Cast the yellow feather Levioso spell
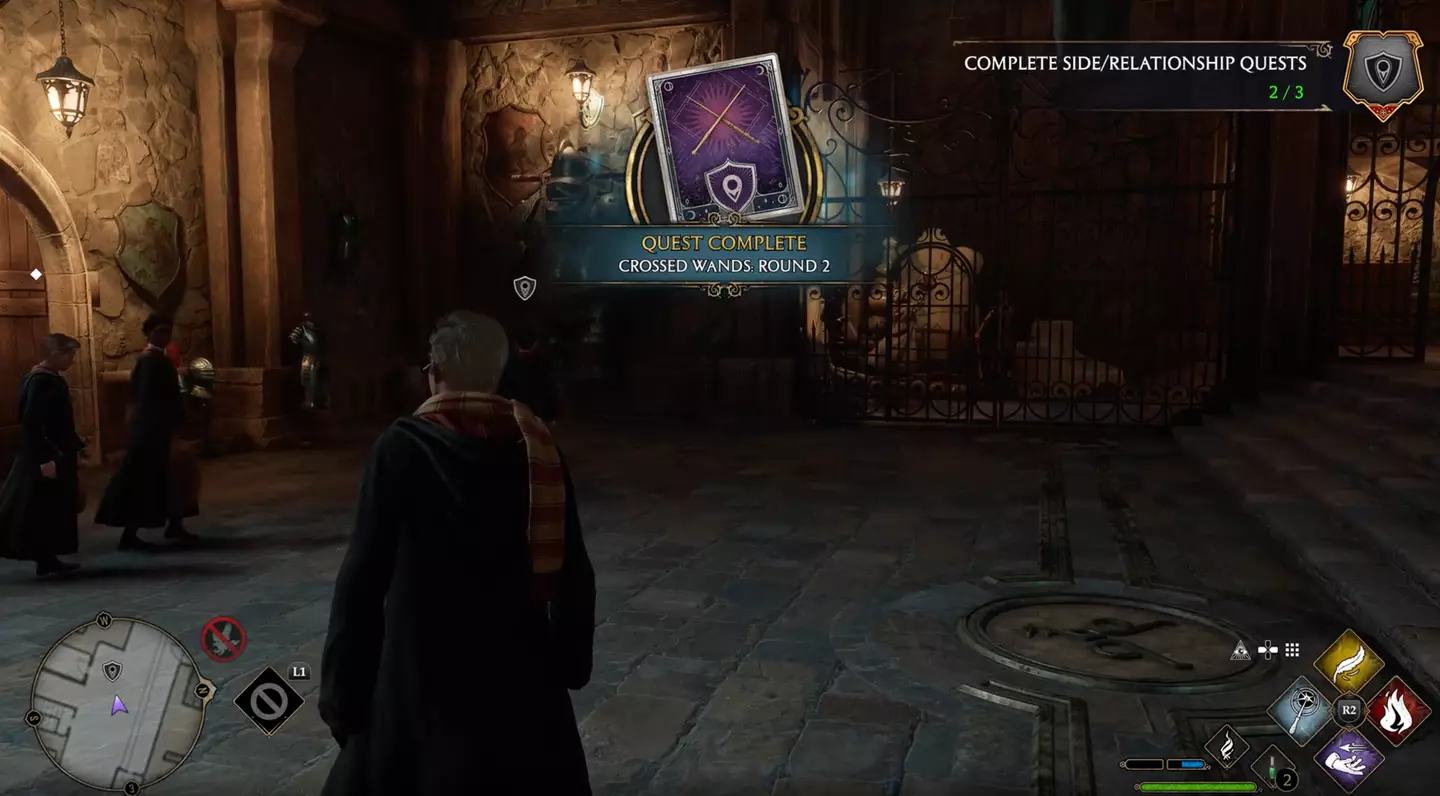1440x796 pixels. click(x=1348, y=662)
